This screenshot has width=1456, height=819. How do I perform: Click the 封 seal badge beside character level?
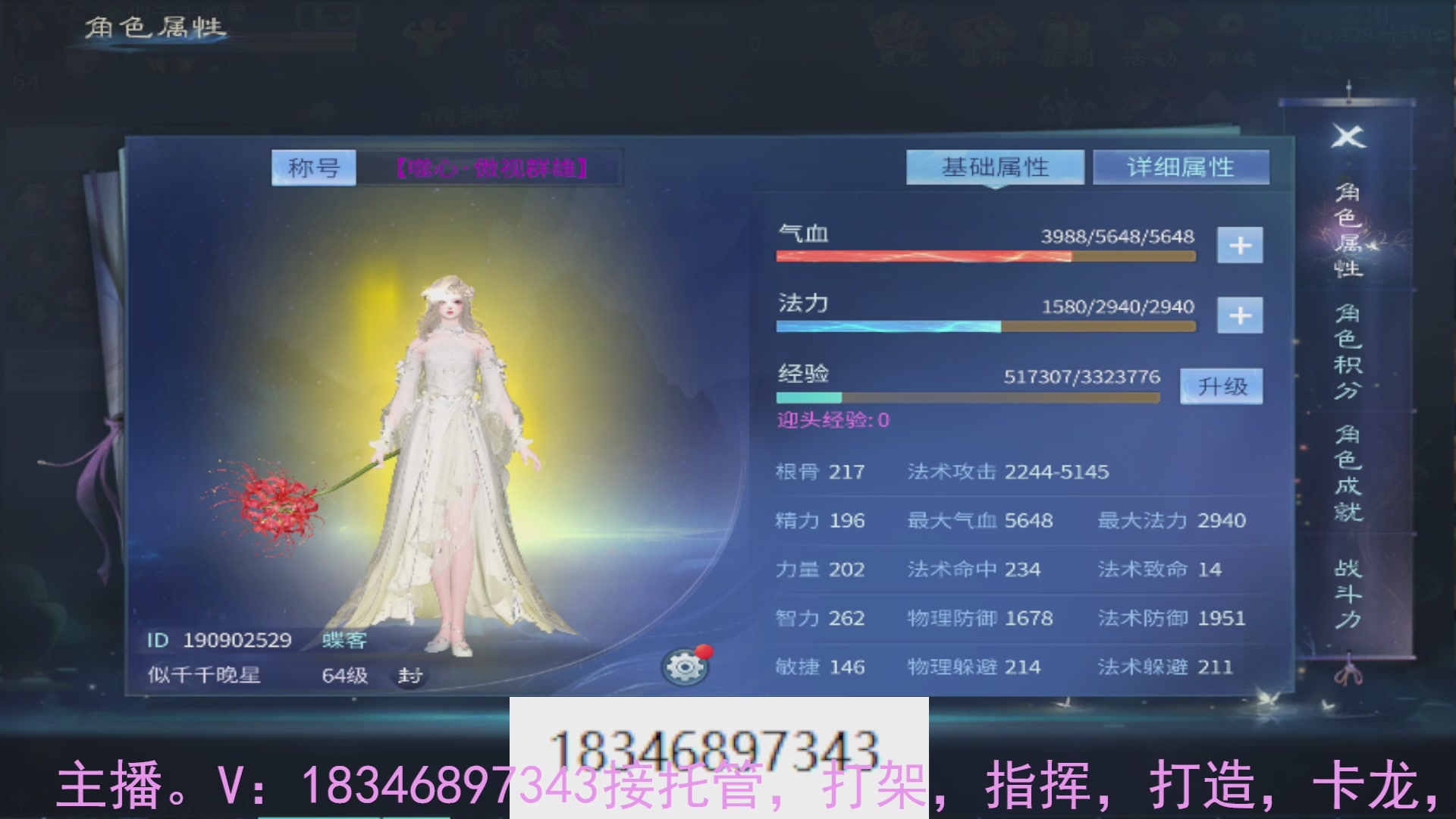pos(408,675)
